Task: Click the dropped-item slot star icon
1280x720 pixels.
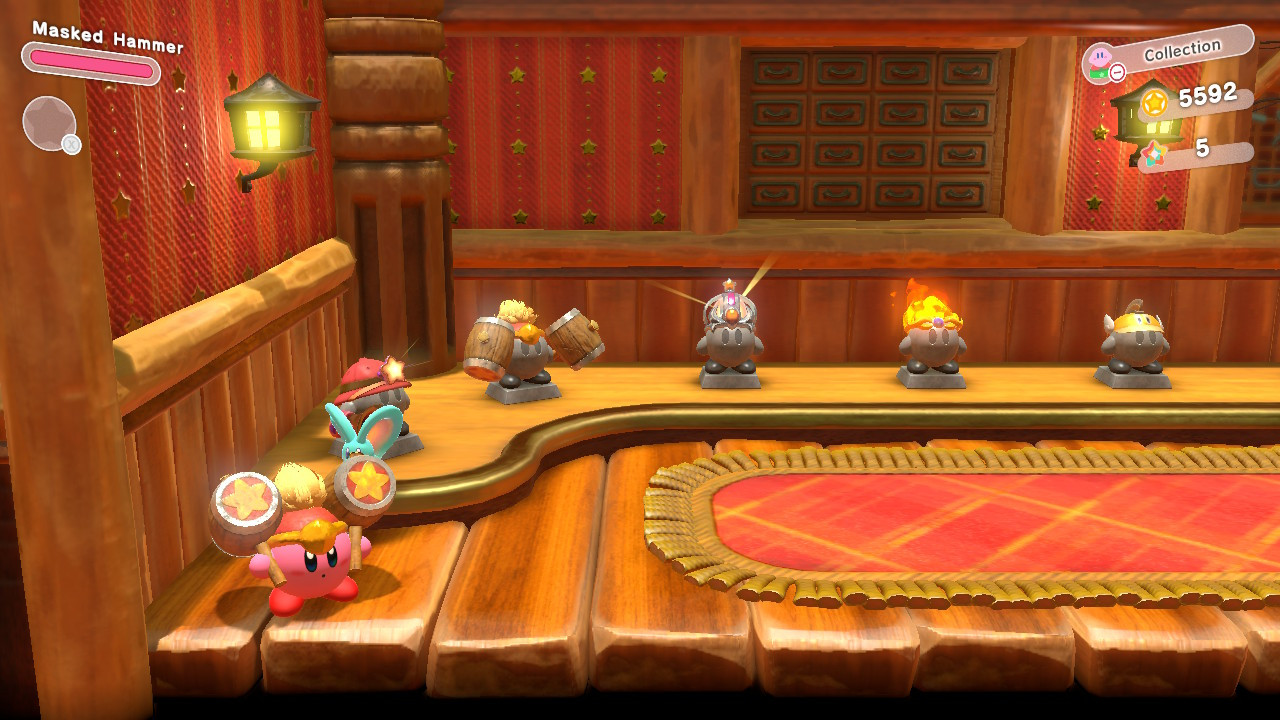Action: coord(49,121)
